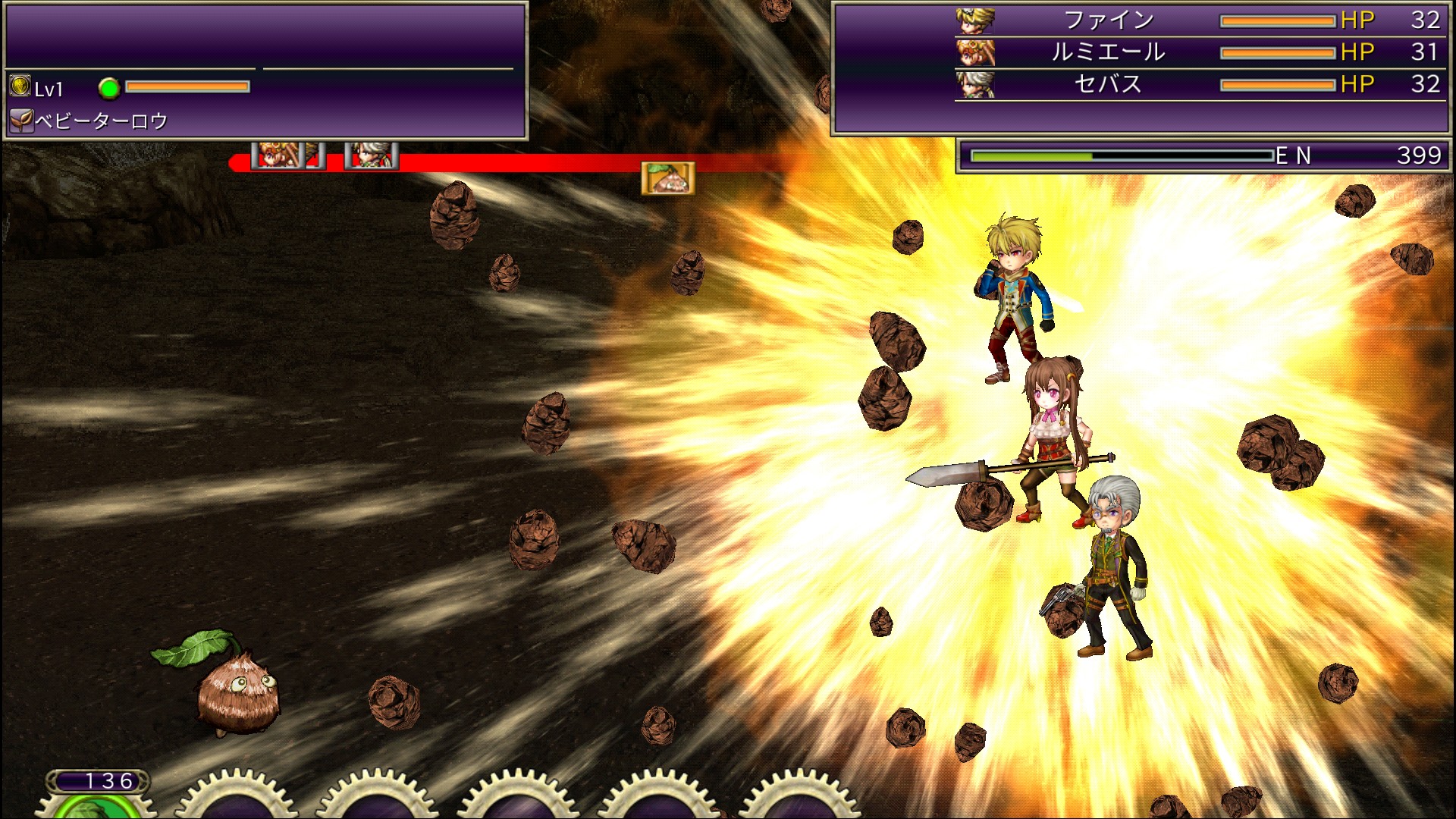Click the onion enemy turn-order icon

point(667,178)
